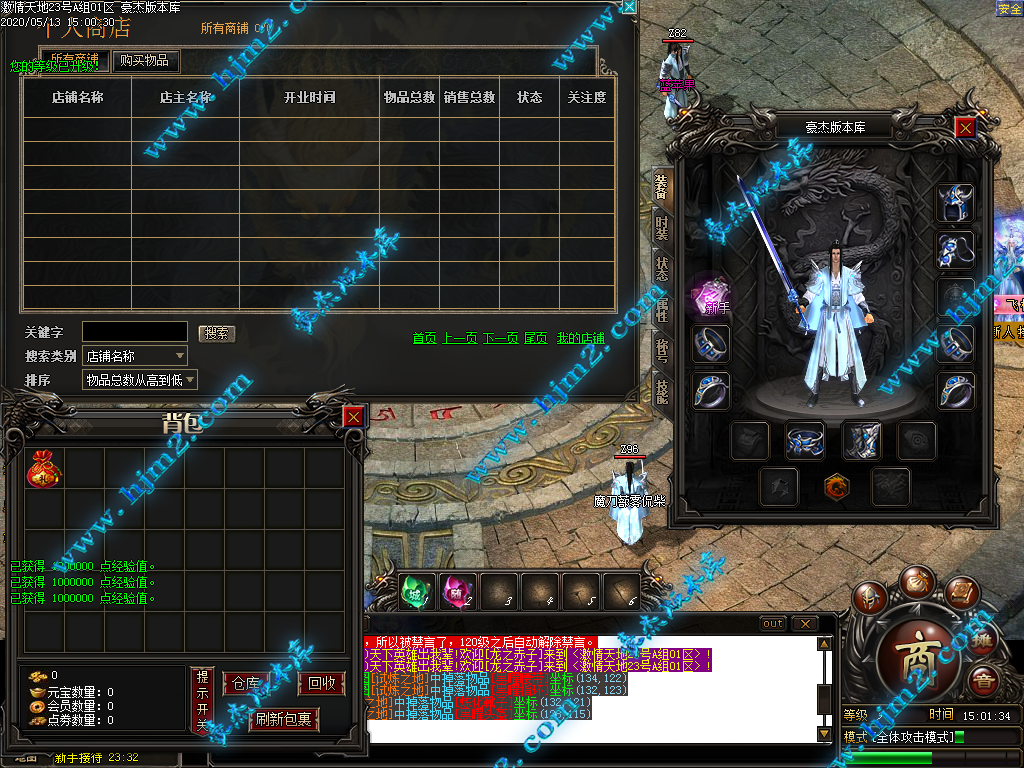Jump to 首页 first page
The height and width of the screenshot is (768, 1024).
[x=425, y=338]
